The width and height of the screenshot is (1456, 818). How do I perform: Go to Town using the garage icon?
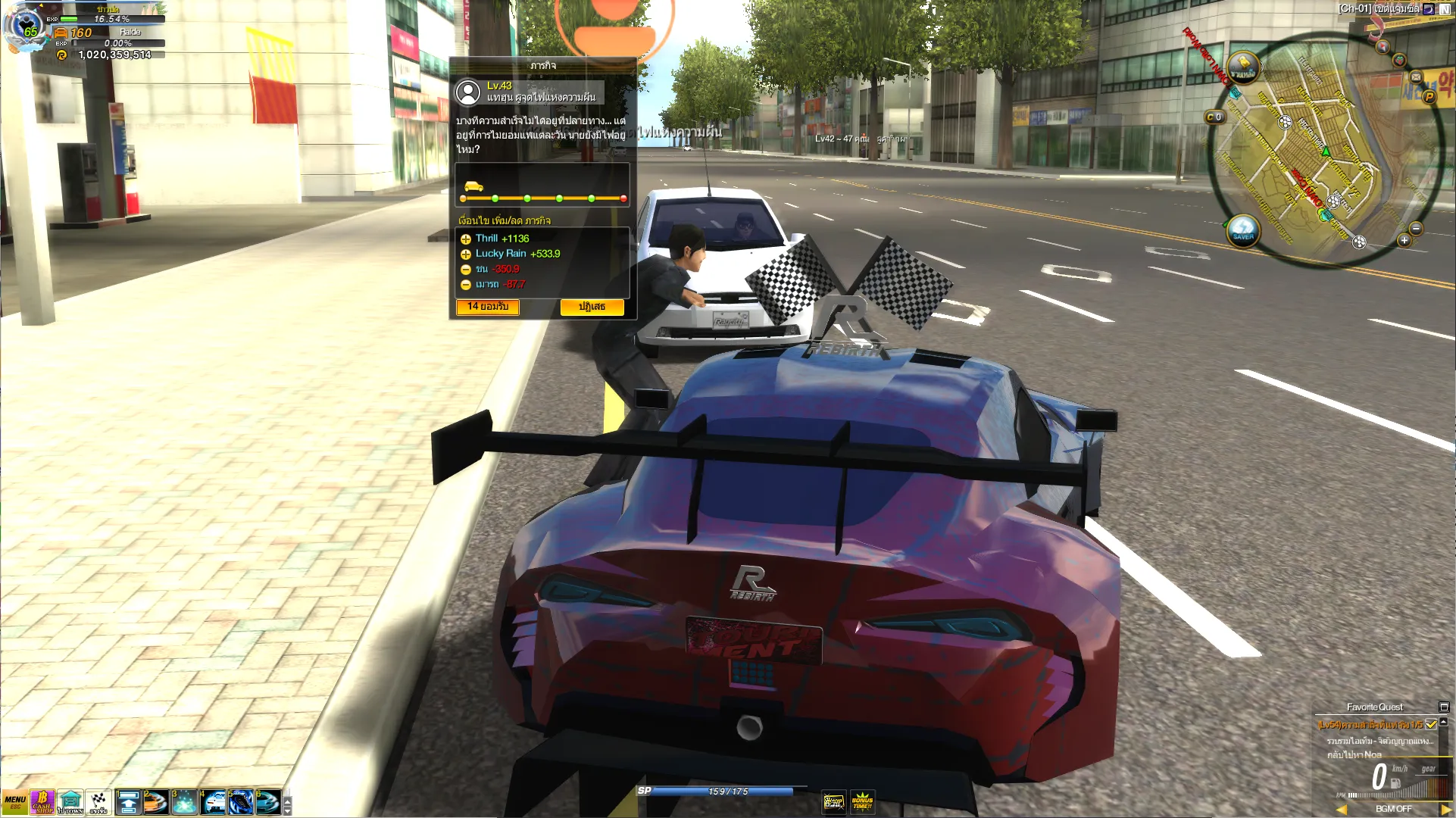[x=70, y=802]
